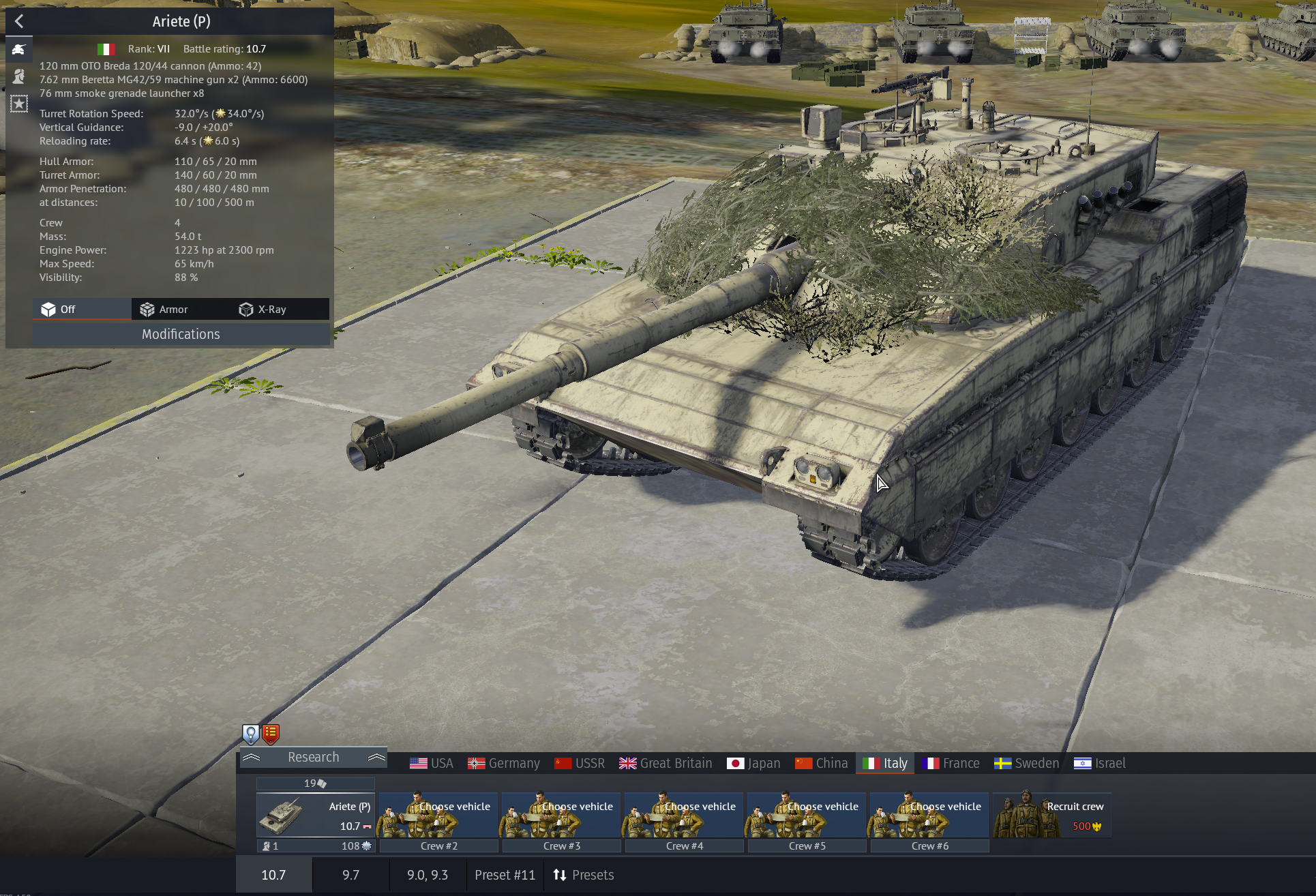Enable the X-Ray view mode
This screenshot has height=896, width=1316.
(263, 310)
